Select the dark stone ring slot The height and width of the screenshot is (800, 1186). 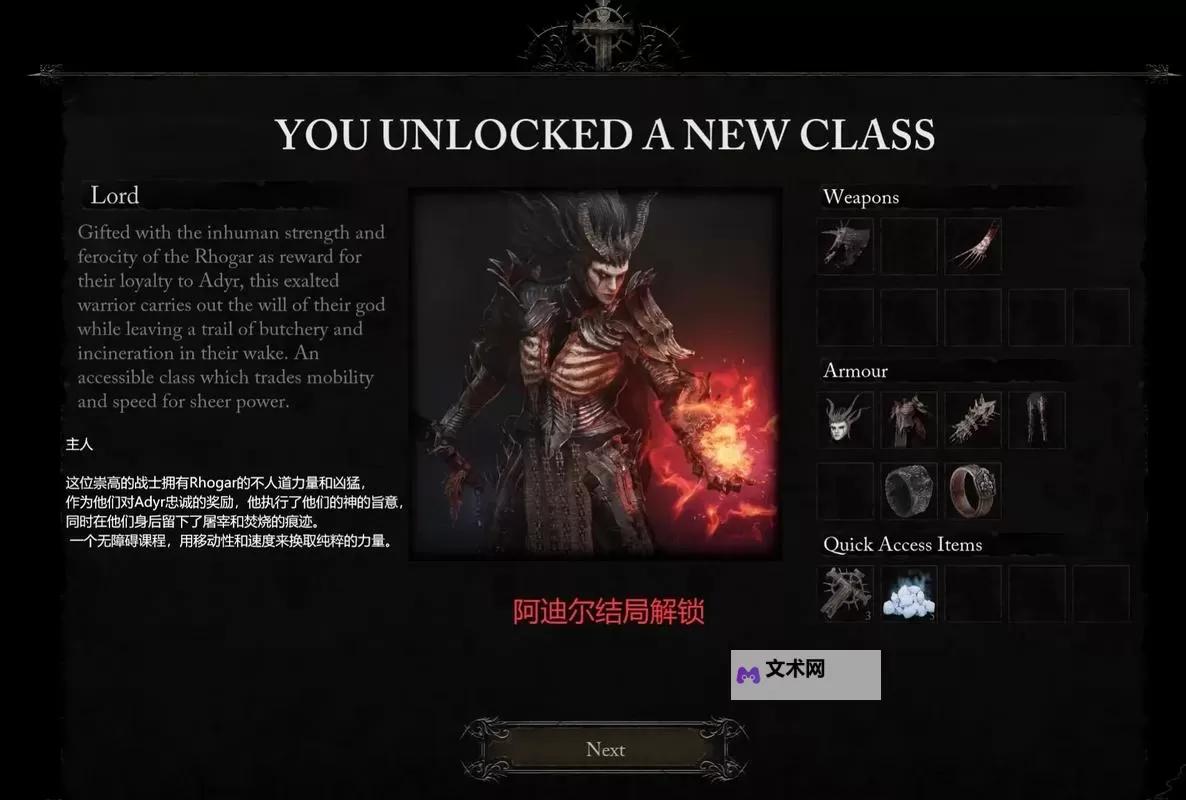909,491
